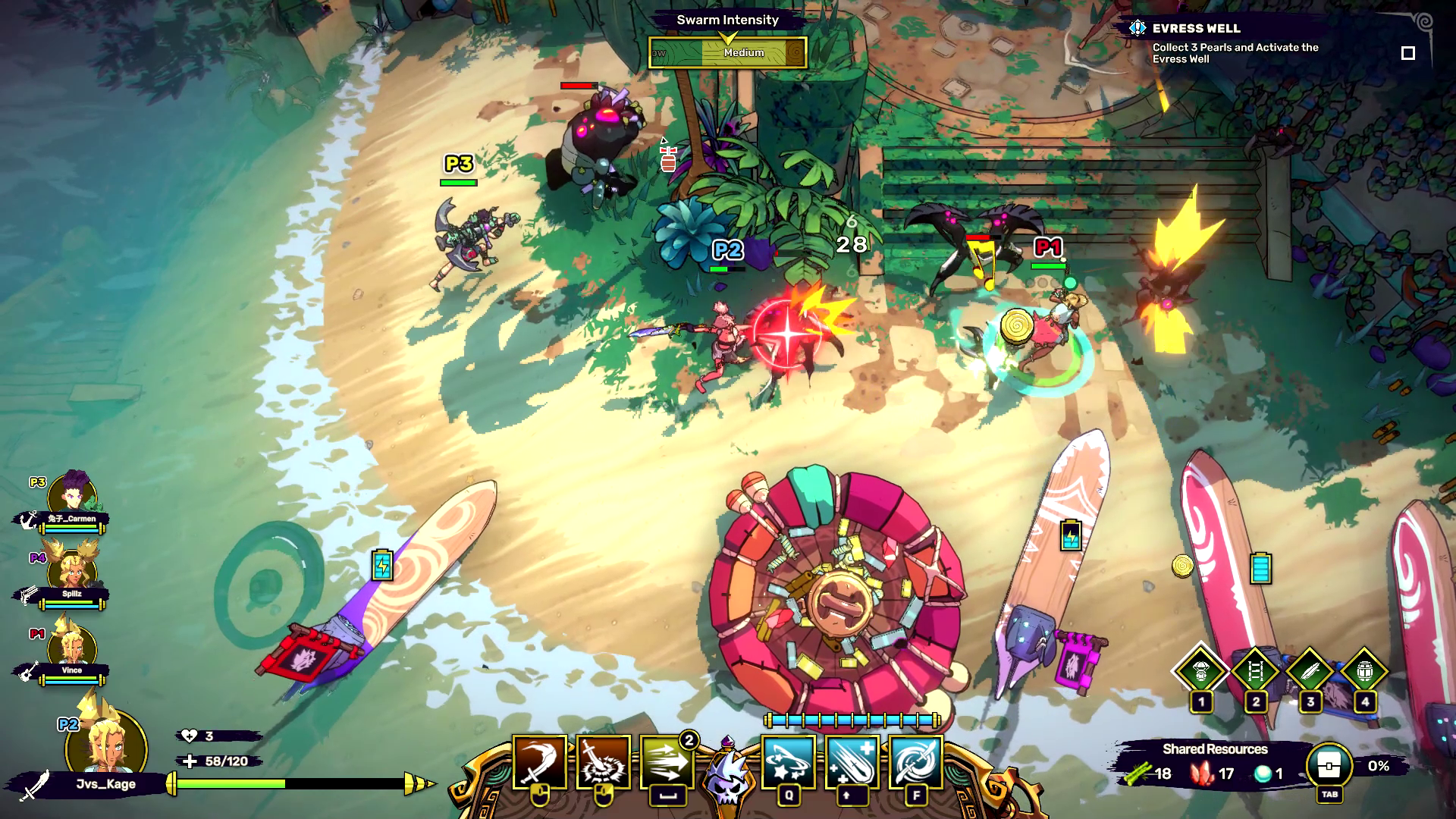1456x819 pixels.
Task: Use the sword ground slam ability
Action: (x=604, y=762)
